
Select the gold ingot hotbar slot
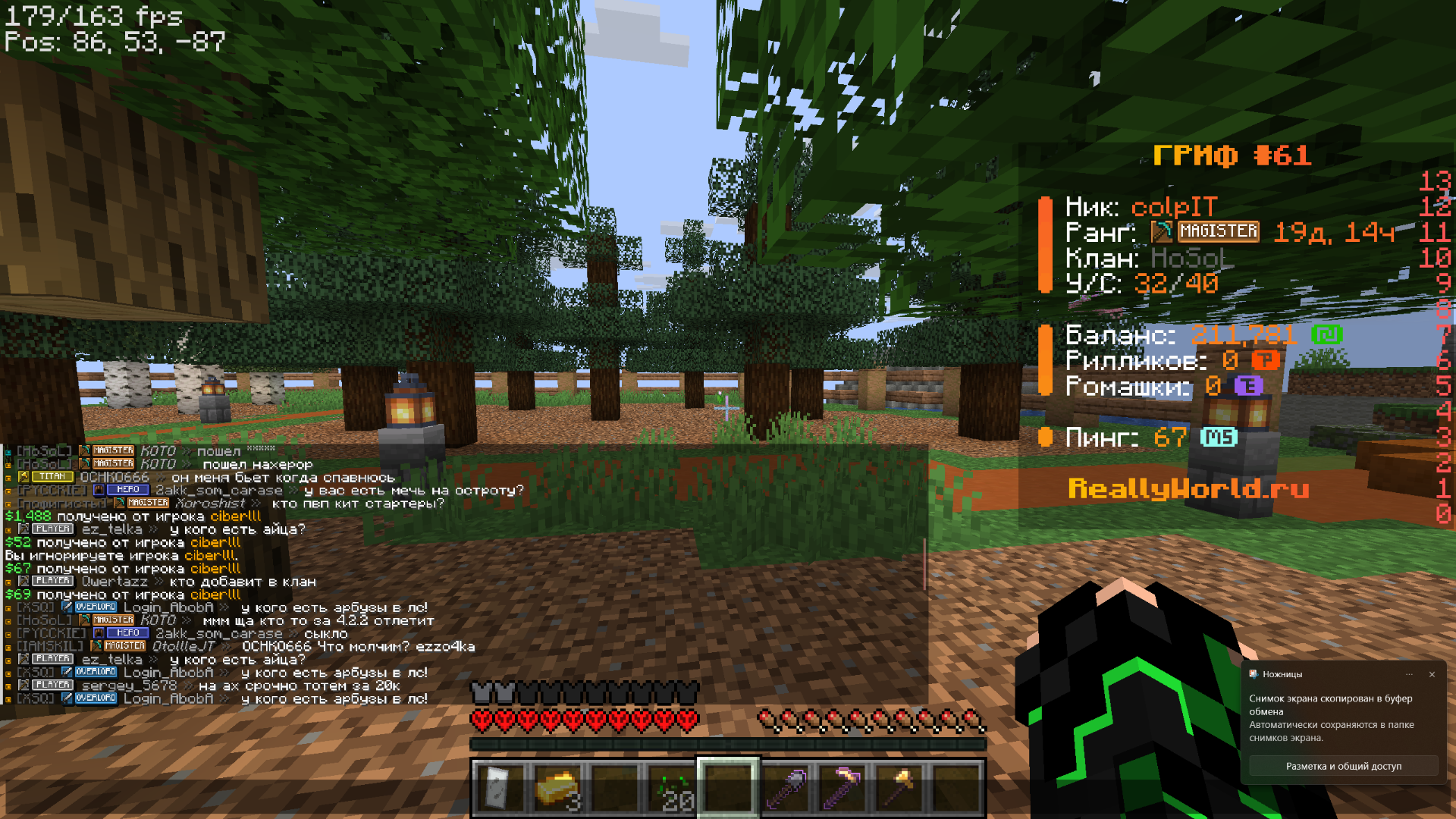click(557, 789)
